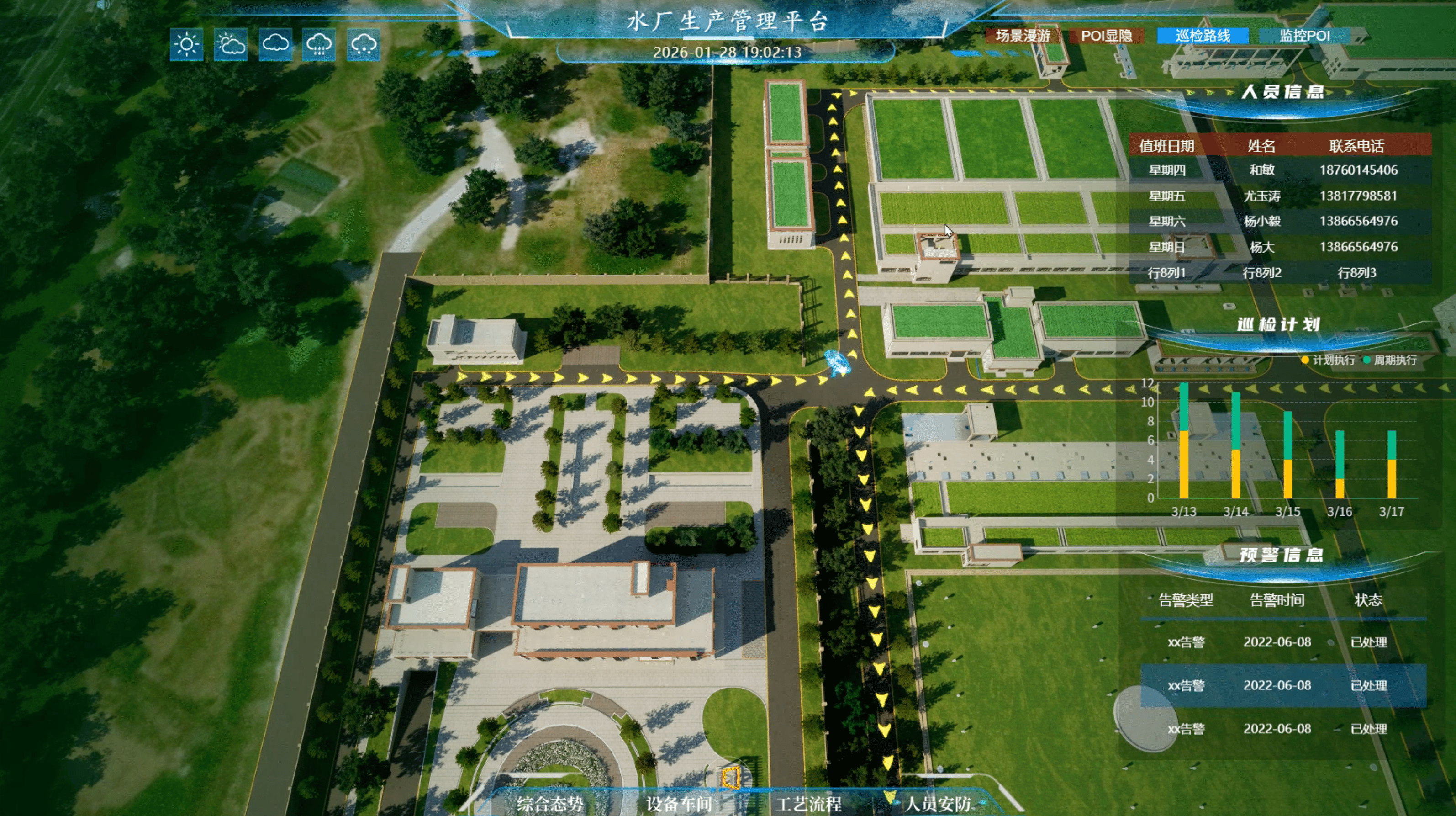The image size is (1456, 816).
Task: Choose the 星期日 杨大 duty row
Action: 1280,247
